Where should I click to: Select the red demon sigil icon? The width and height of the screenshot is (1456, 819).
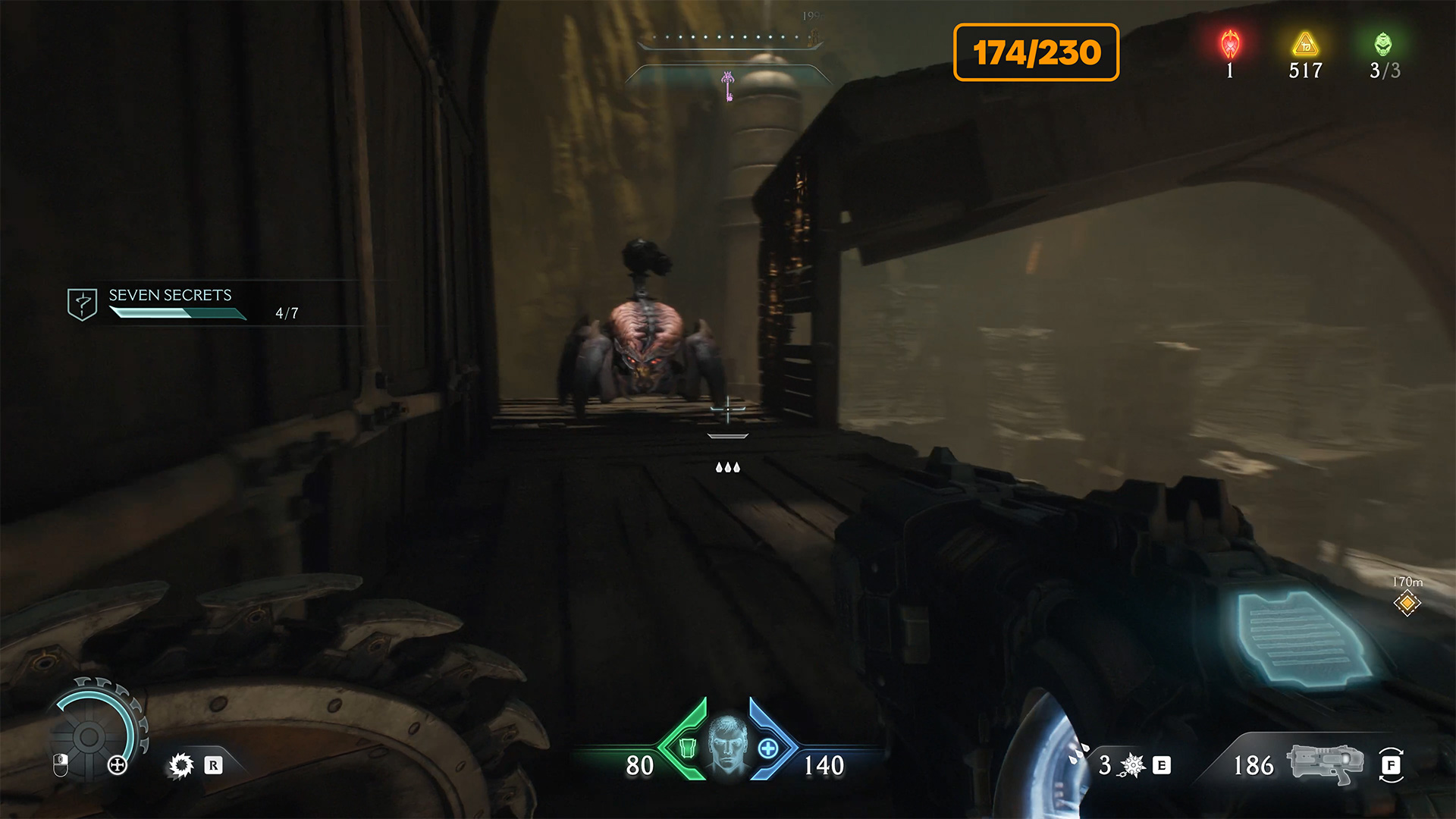pos(1230,45)
